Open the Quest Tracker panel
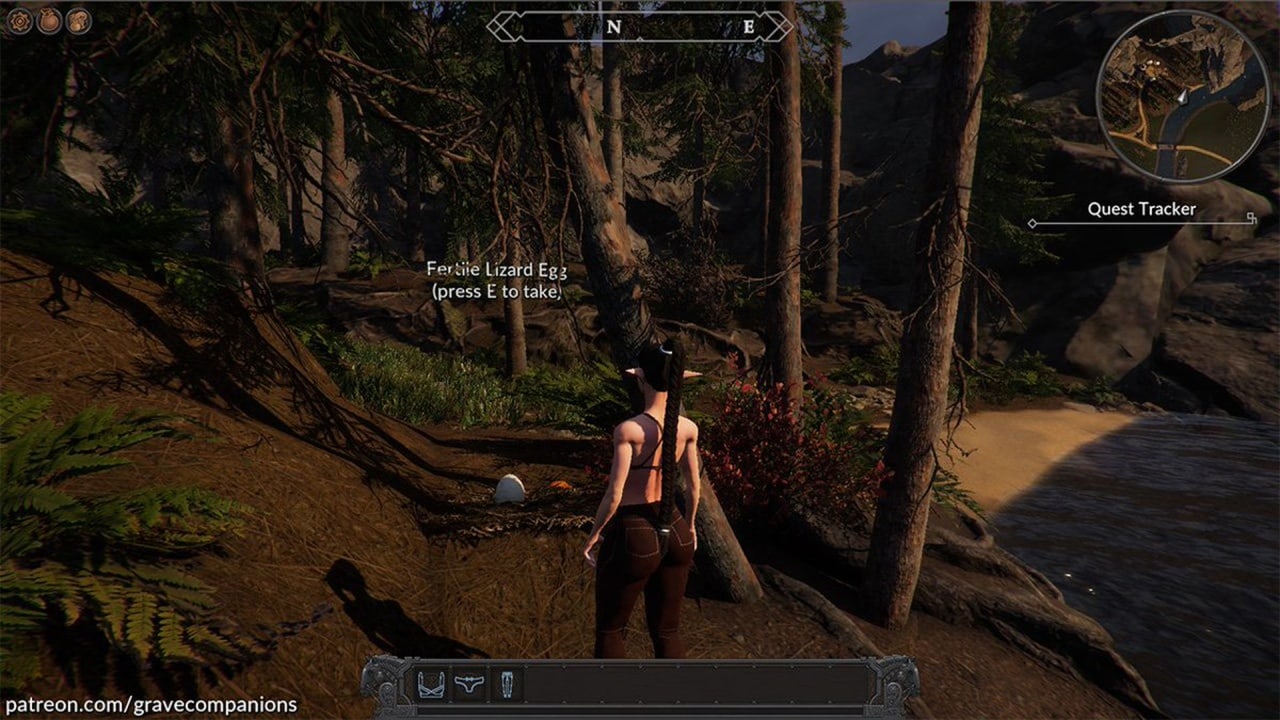 (1141, 210)
